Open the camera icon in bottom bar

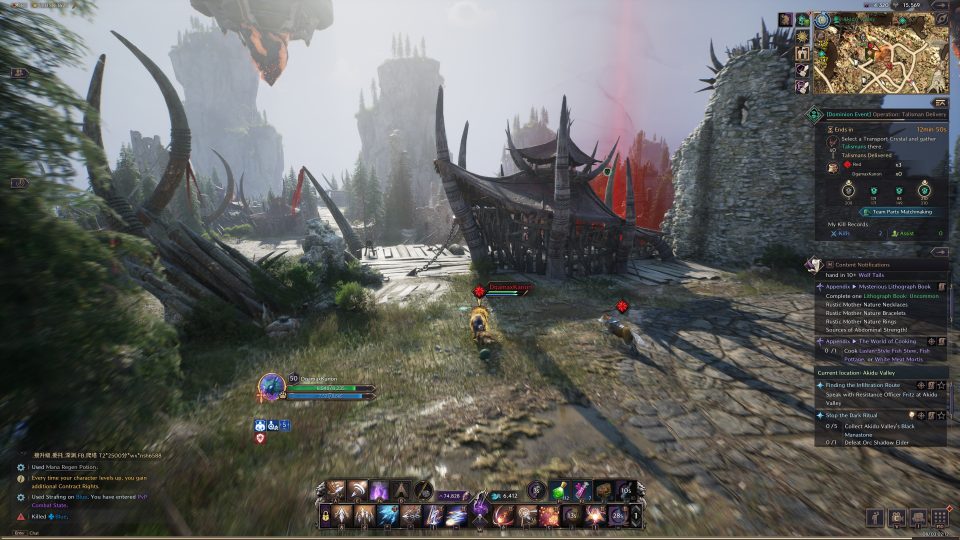[x=897, y=517]
